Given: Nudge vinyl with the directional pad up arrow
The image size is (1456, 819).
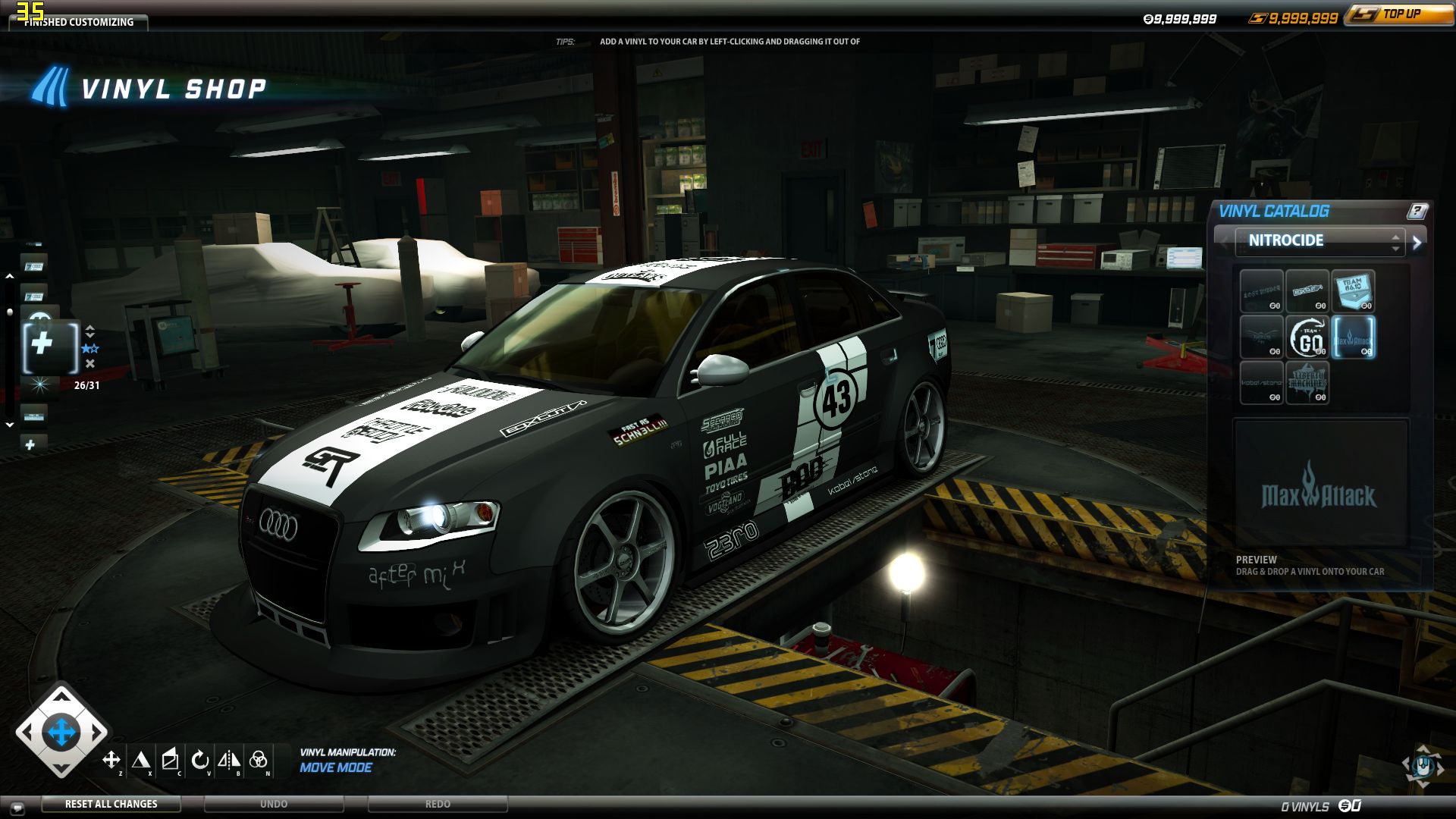Looking at the screenshot, I should [61, 695].
